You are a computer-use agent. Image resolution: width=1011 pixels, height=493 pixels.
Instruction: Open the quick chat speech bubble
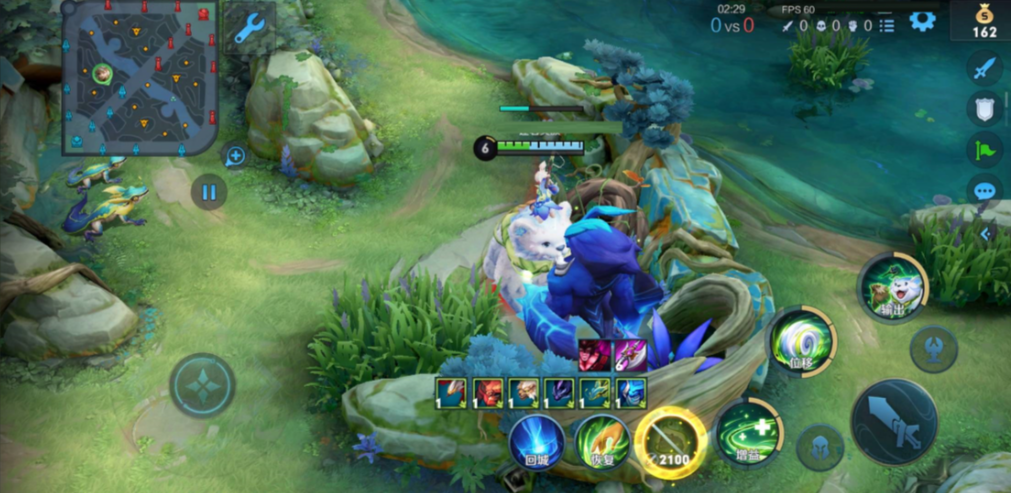985,190
